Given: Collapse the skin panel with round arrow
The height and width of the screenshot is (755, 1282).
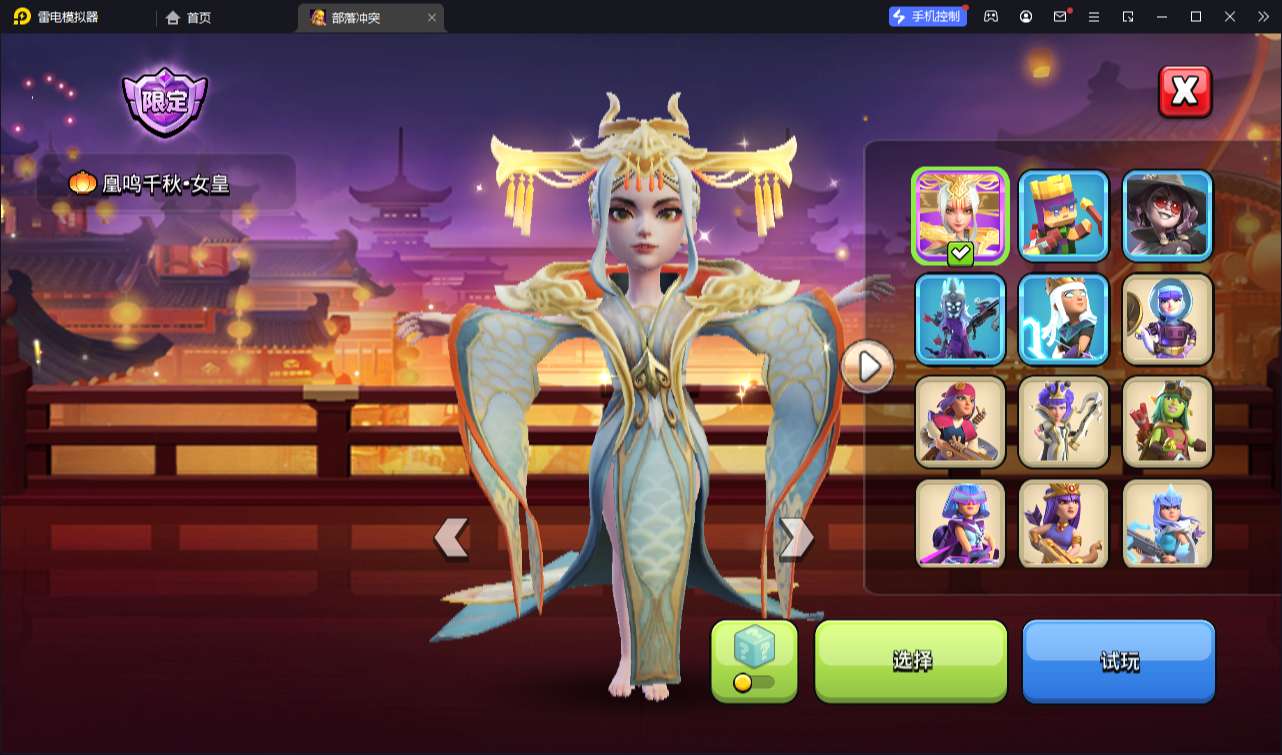Looking at the screenshot, I should (x=867, y=367).
